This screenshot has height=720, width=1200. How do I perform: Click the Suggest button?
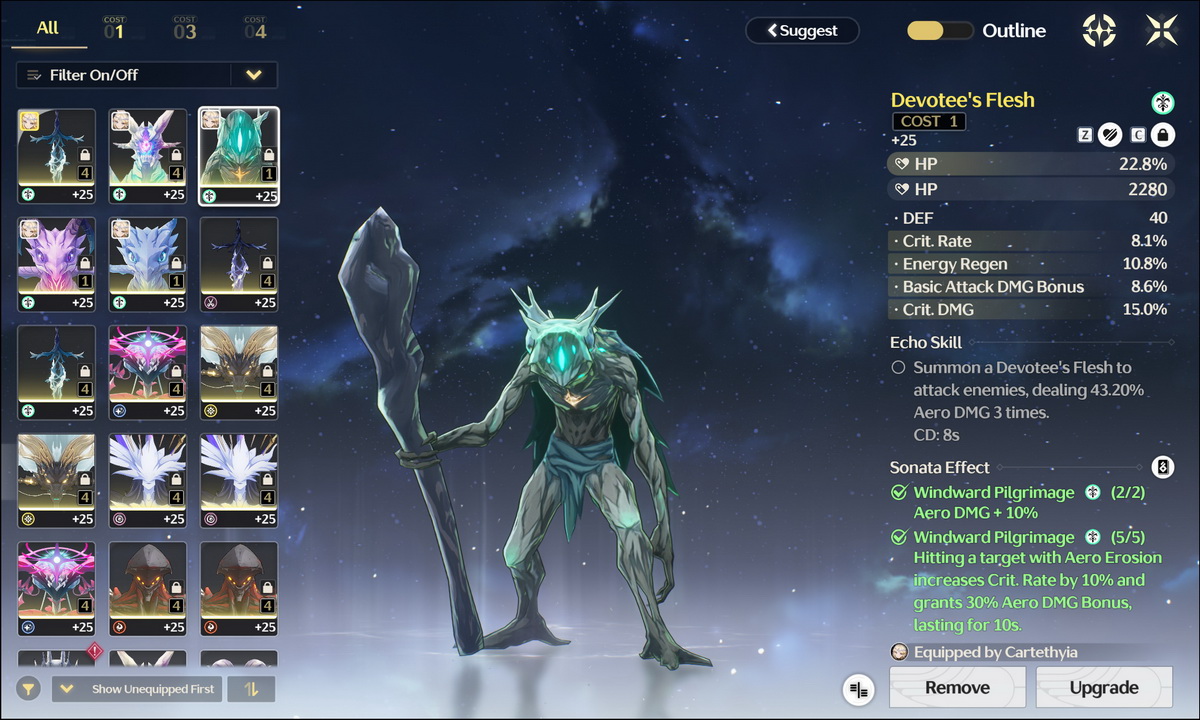[x=802, y=31]
